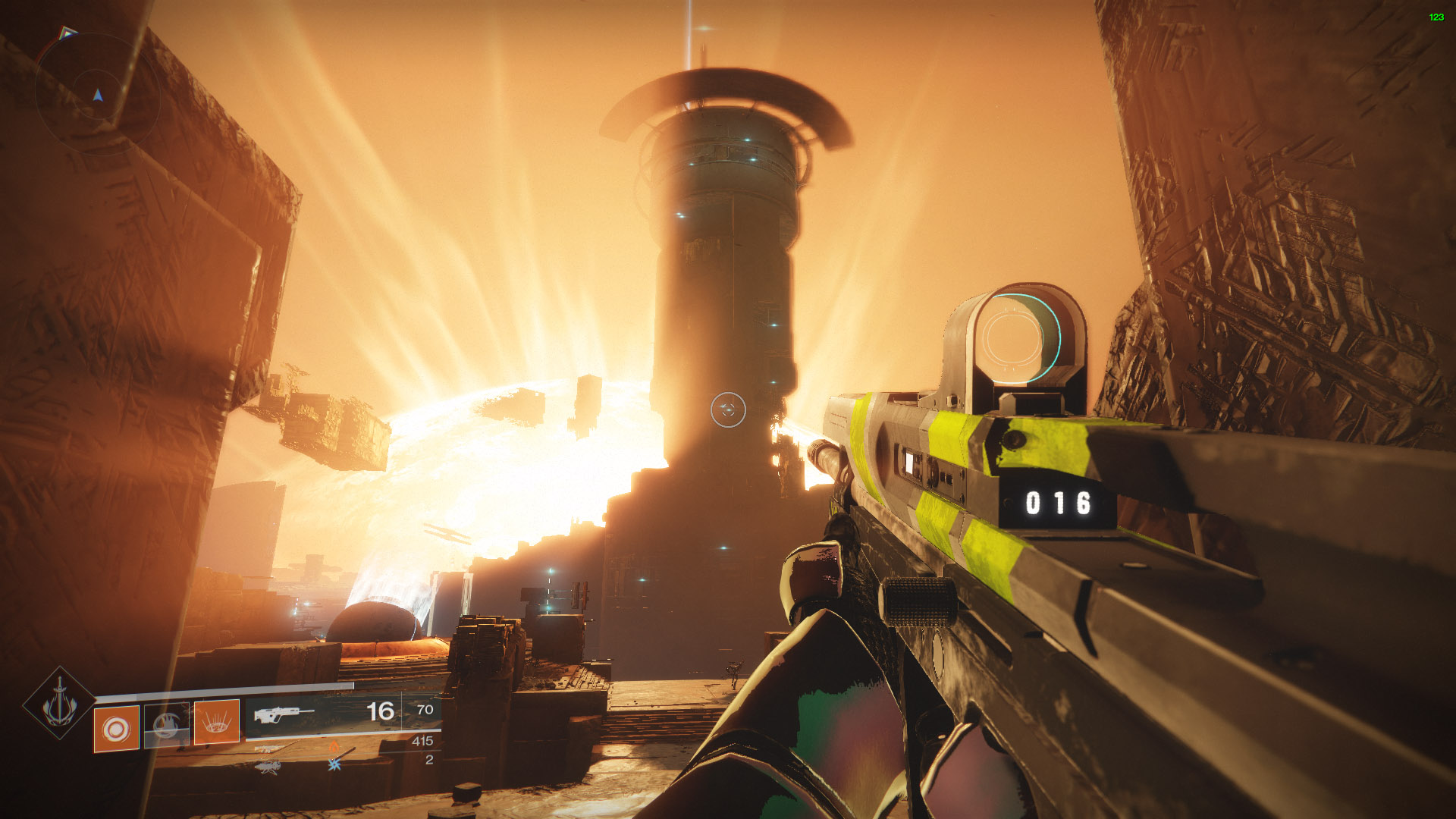
Task: Select the reserve ammo 70 display
Action: coord(425,710)
